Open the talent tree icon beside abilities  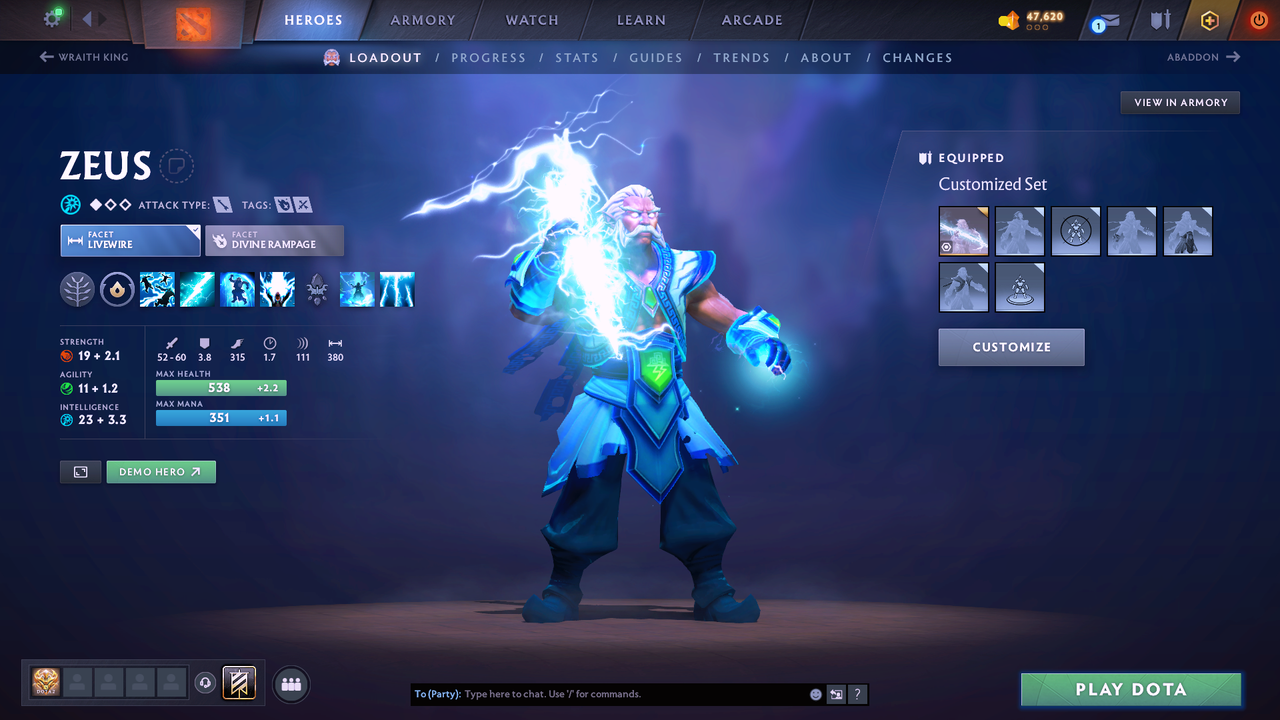point(77,289)
